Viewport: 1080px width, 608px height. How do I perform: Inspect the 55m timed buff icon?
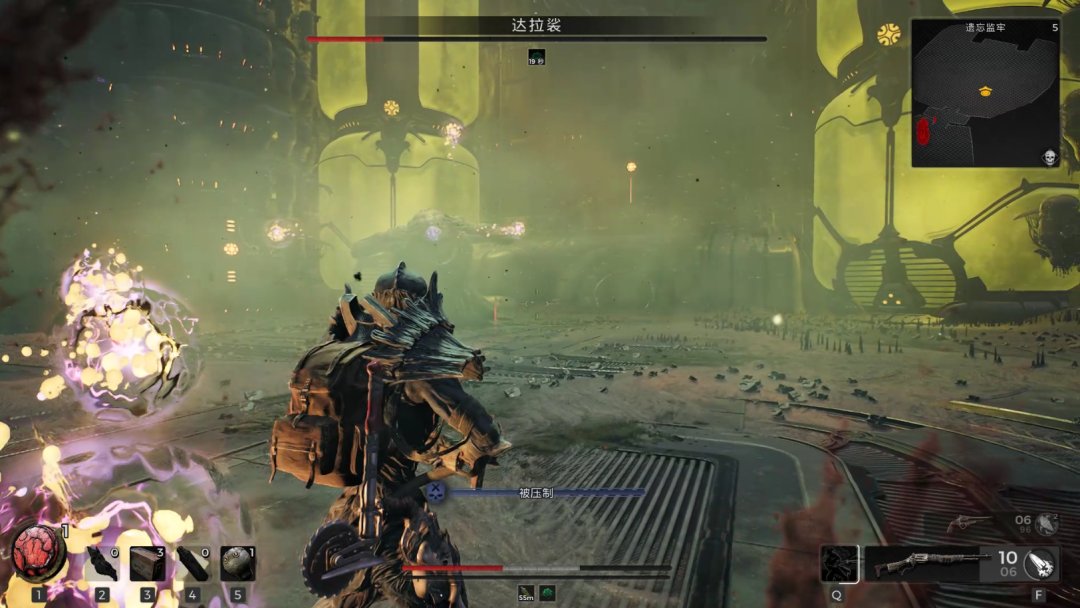click(x=526, y=594)
